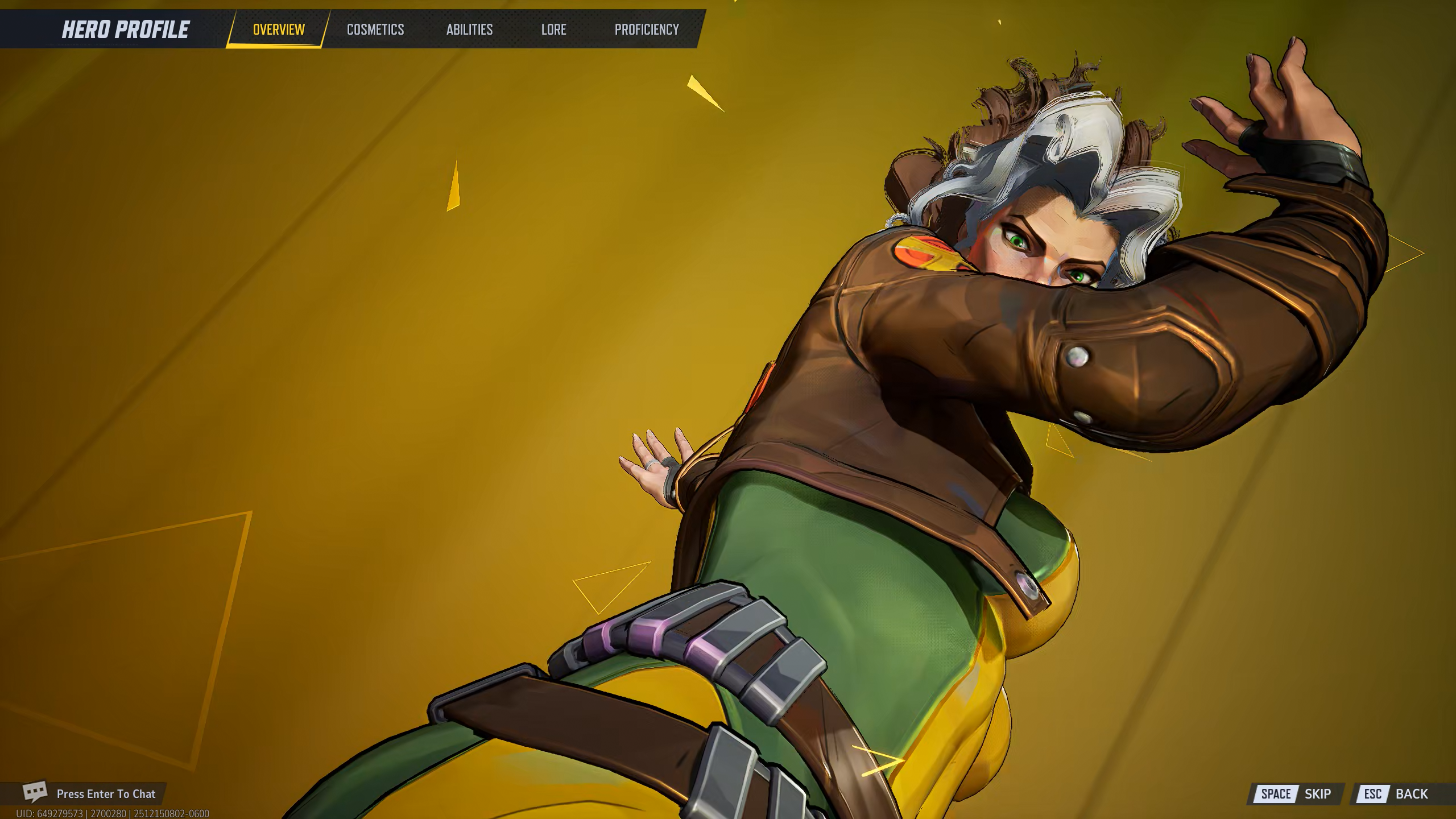Open the Cosmetics tab
The height and width of the screenshot is (819, 1456).
pos(375,30)
